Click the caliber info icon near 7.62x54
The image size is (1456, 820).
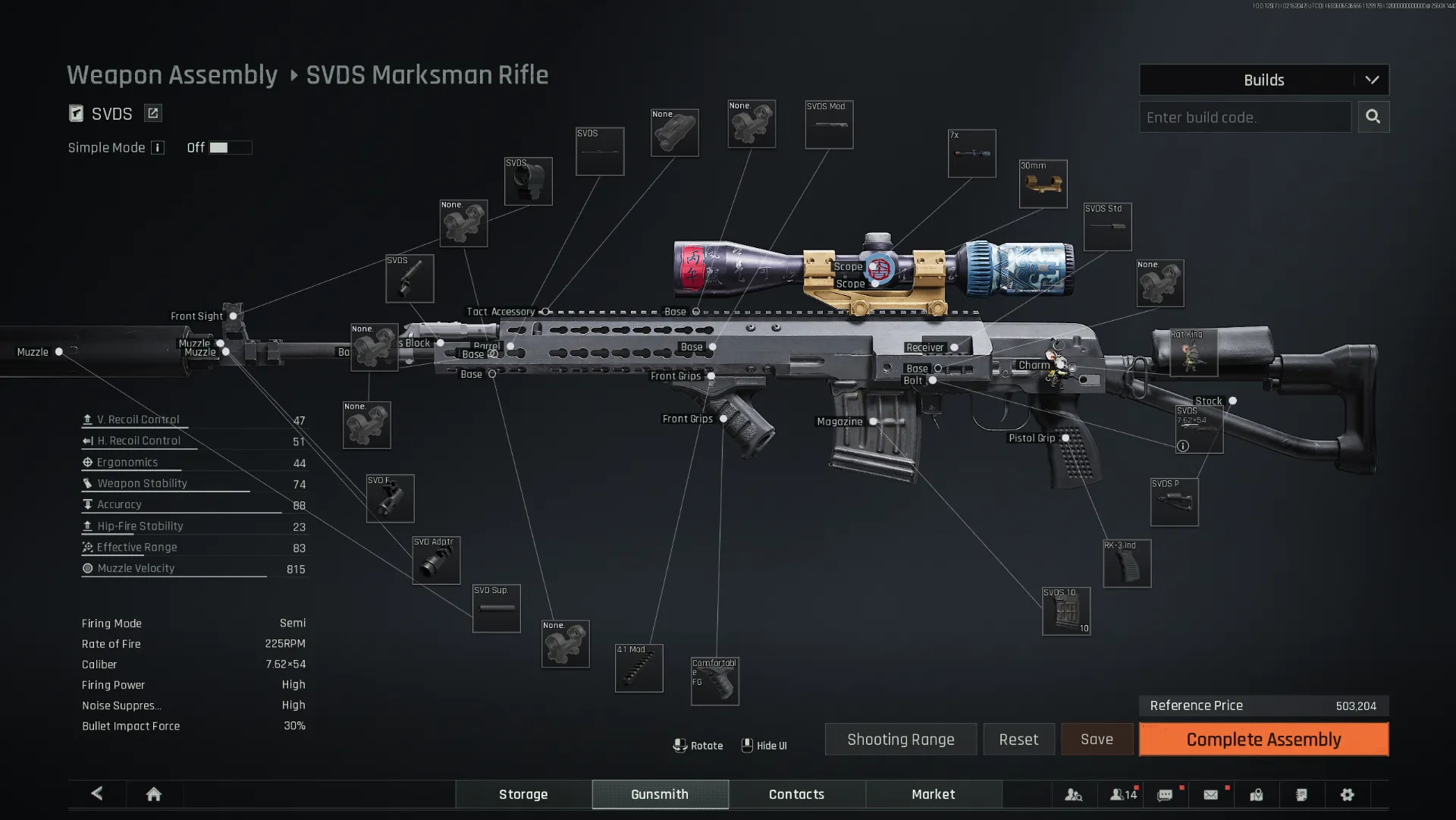[1182, 446]
